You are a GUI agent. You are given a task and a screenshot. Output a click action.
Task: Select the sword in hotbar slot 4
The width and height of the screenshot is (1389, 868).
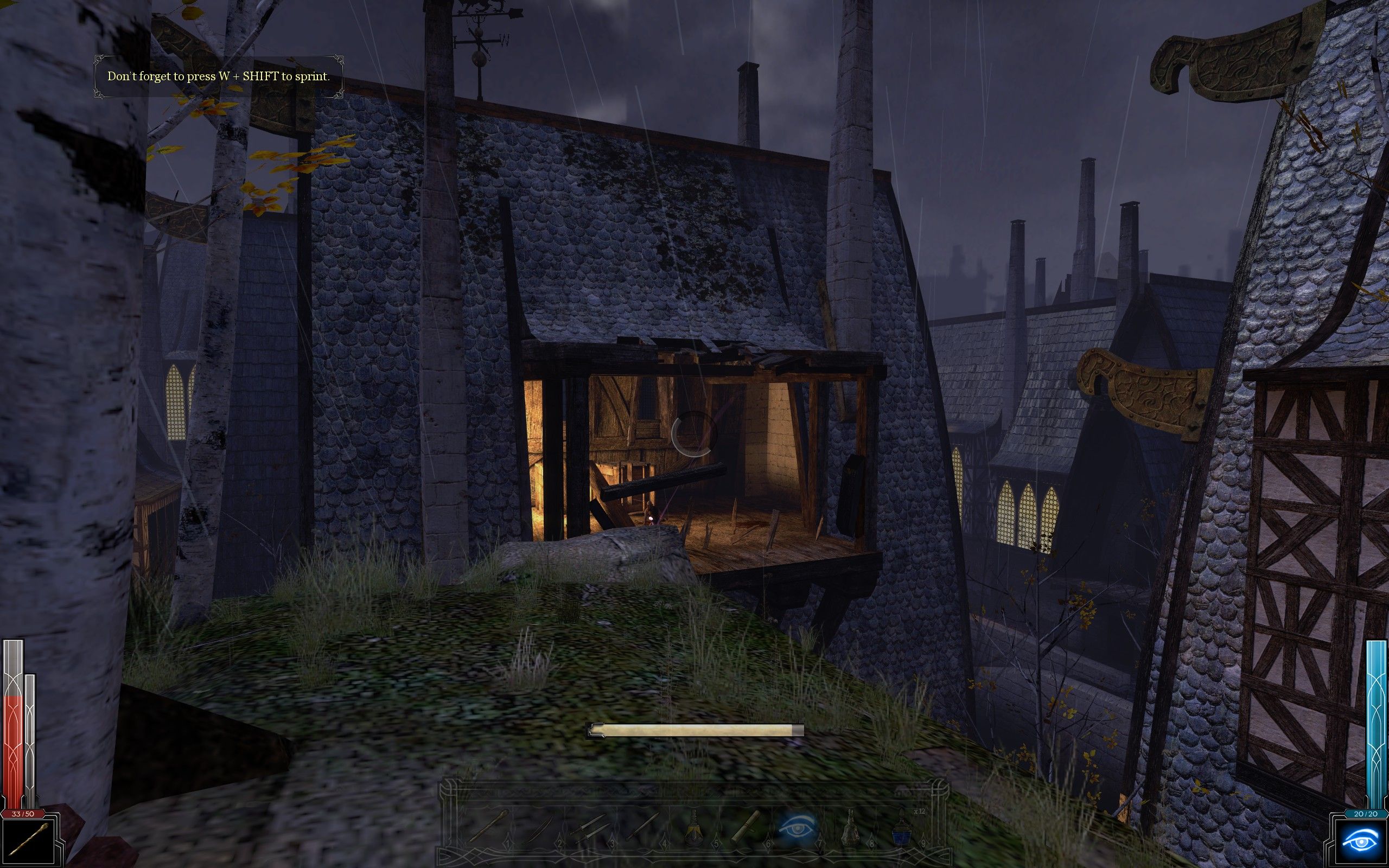[x=642, y=828]
